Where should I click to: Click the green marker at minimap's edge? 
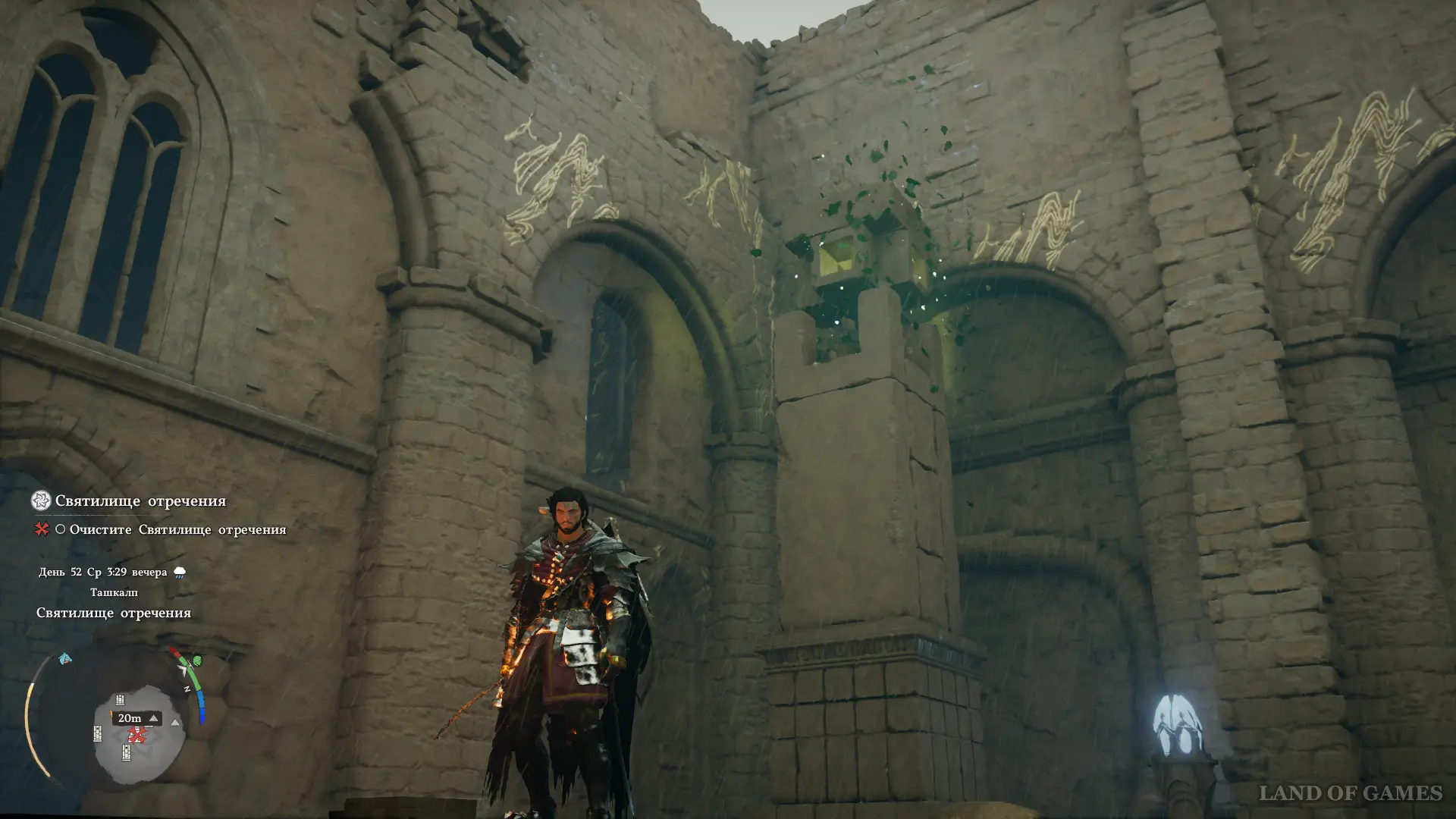click(x=197, y=661)
